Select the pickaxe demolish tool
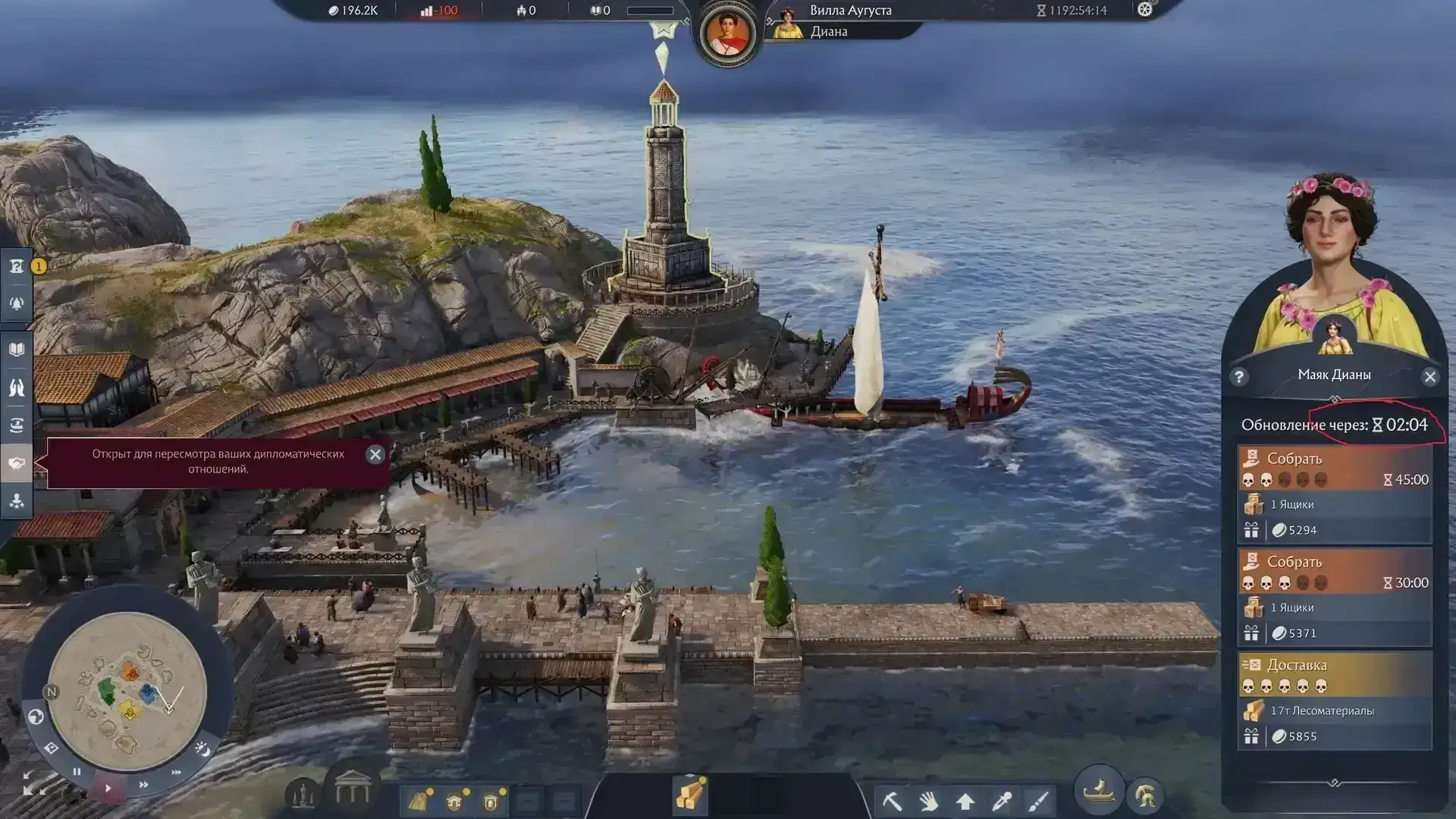The image size is (1456, 819). pyautogui.click(x=892, y=801)
